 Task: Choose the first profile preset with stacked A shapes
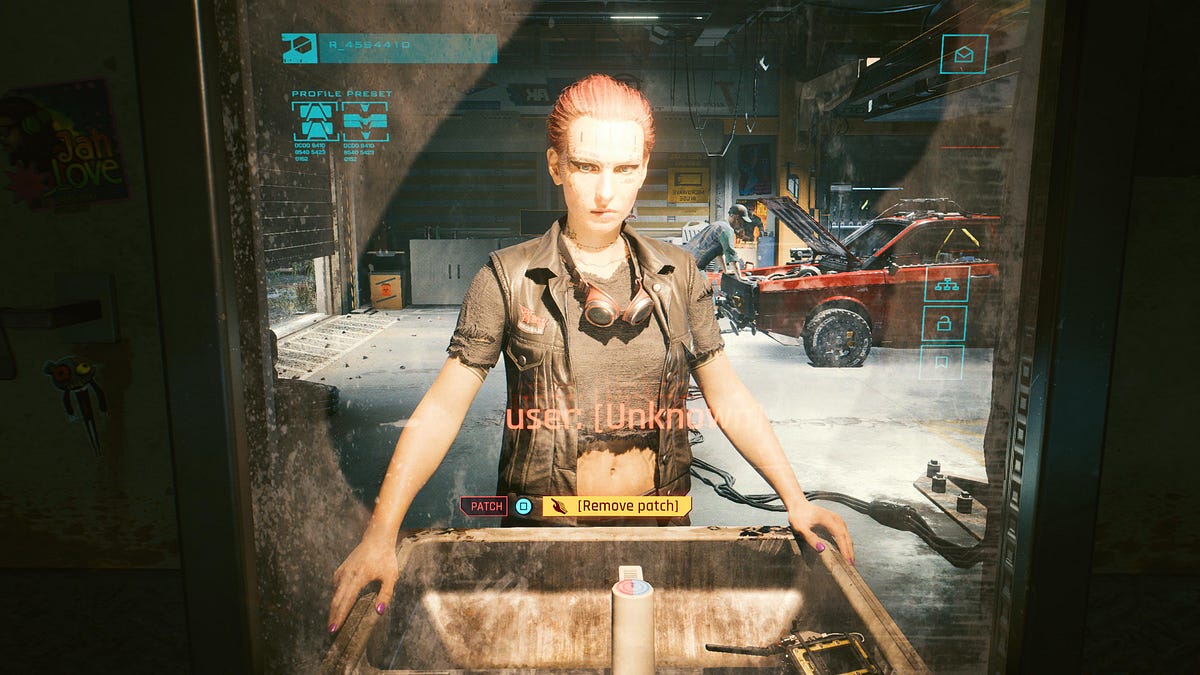tap(314, 121)
